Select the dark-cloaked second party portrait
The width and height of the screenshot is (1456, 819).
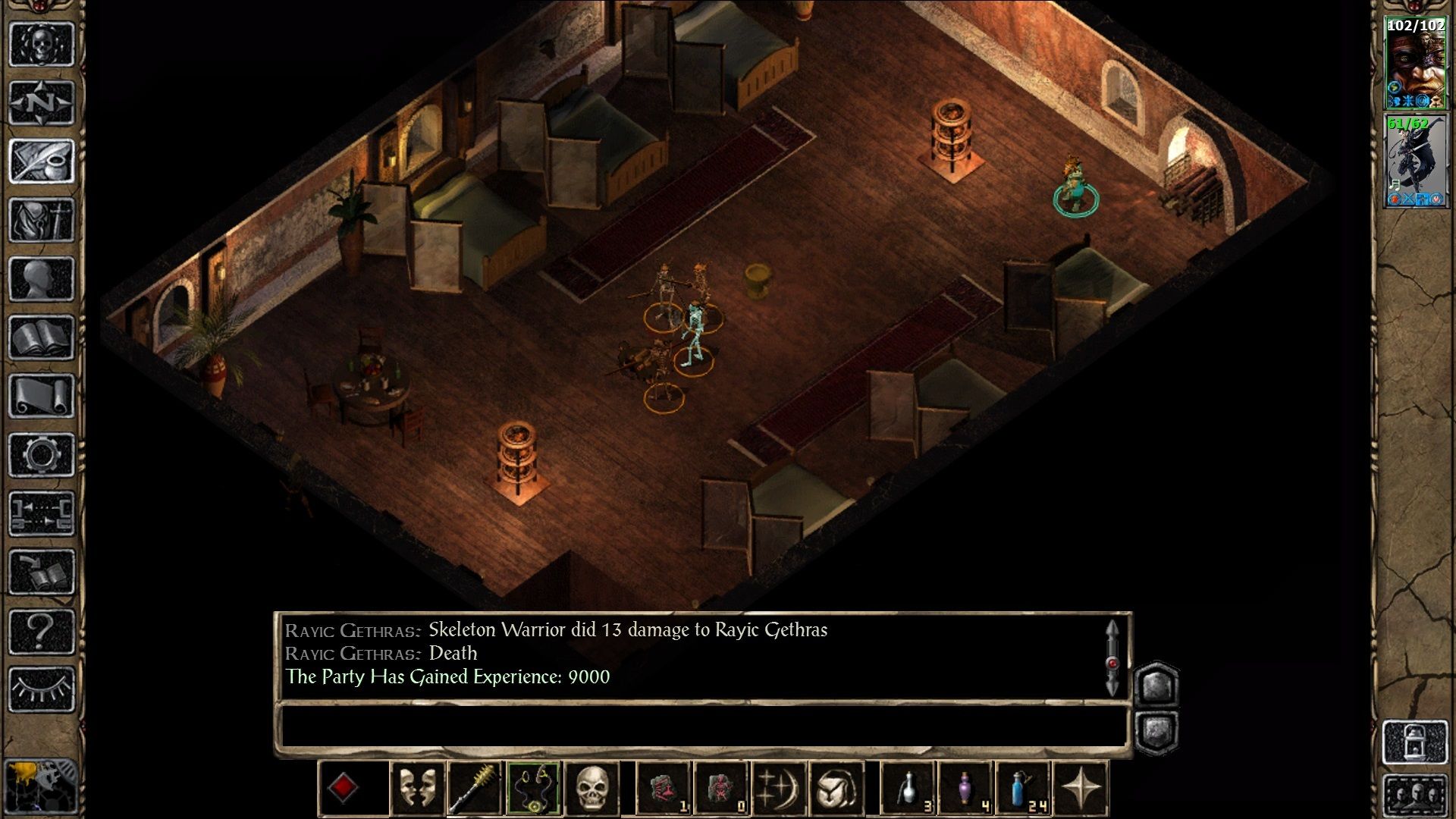(x=1415, y=161)
